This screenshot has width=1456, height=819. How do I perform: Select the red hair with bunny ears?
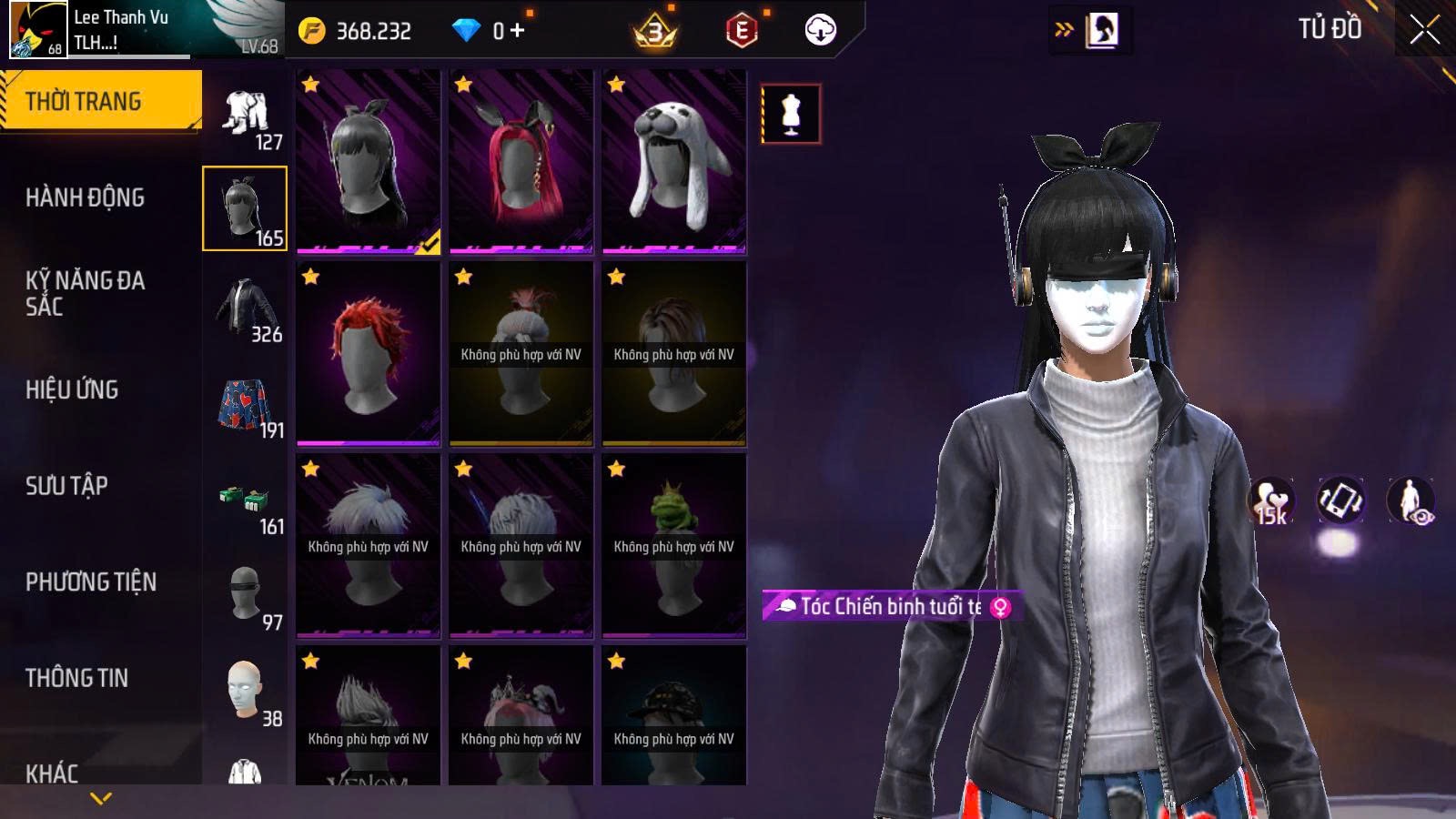521,161
